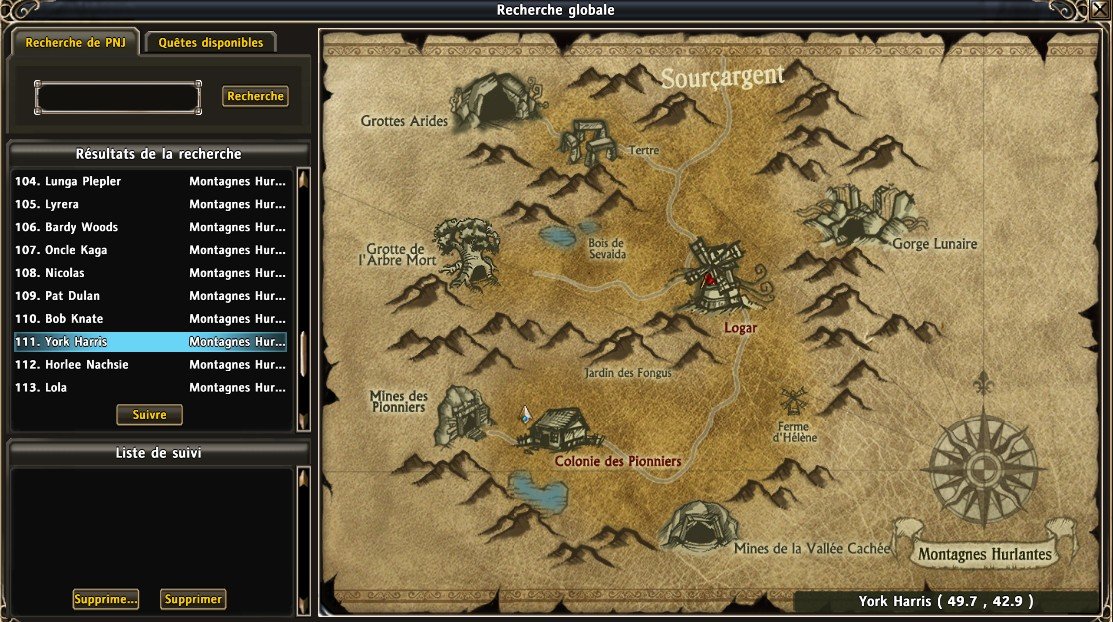Select the Nicolas result row
The width and height of the screenshot is (1113, 622).
tap(150, 273)
